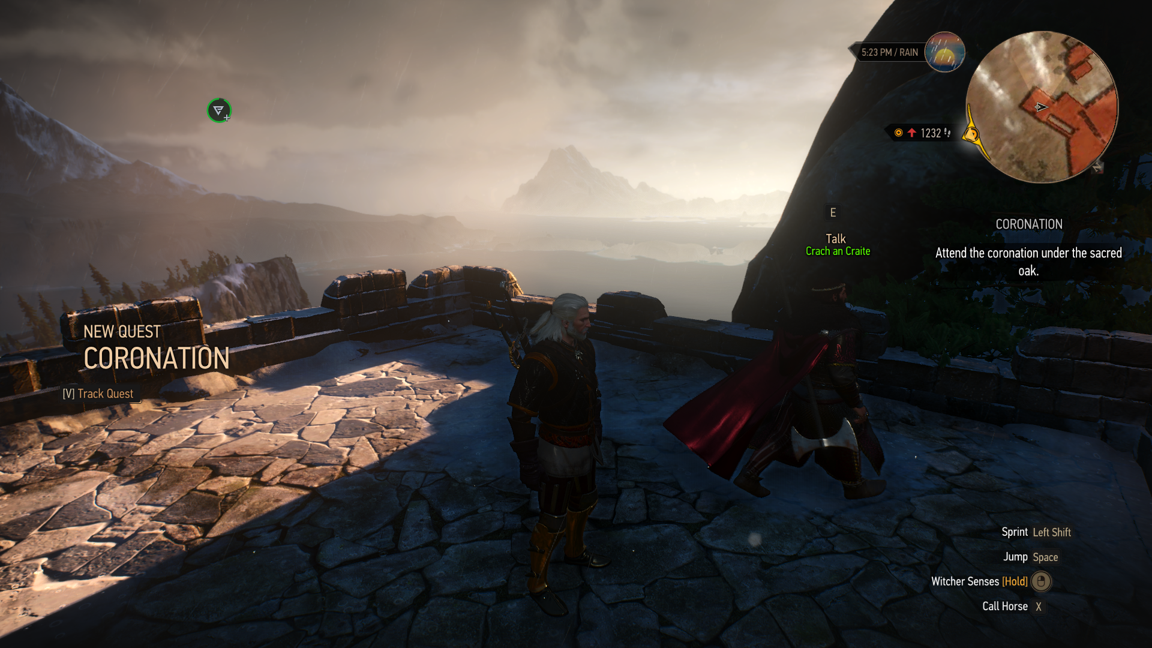Click the green-ringed triangle overlay icon
This screenshot has height=648, width=1152.
point(219,110)
